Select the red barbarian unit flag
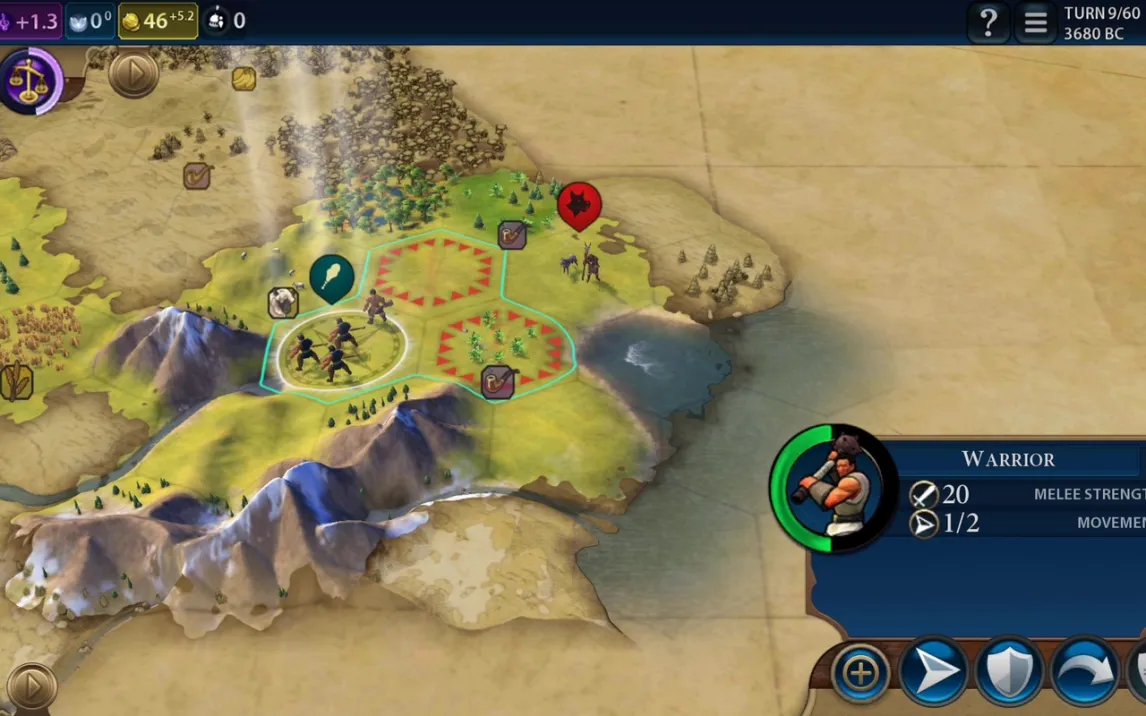This screenshot has height=716, width=1146. coord(579,204)
